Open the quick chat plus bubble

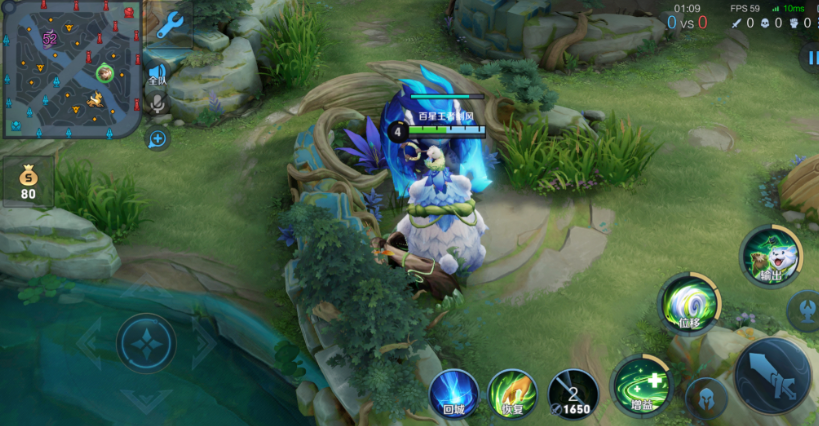(x=157, y=138)
